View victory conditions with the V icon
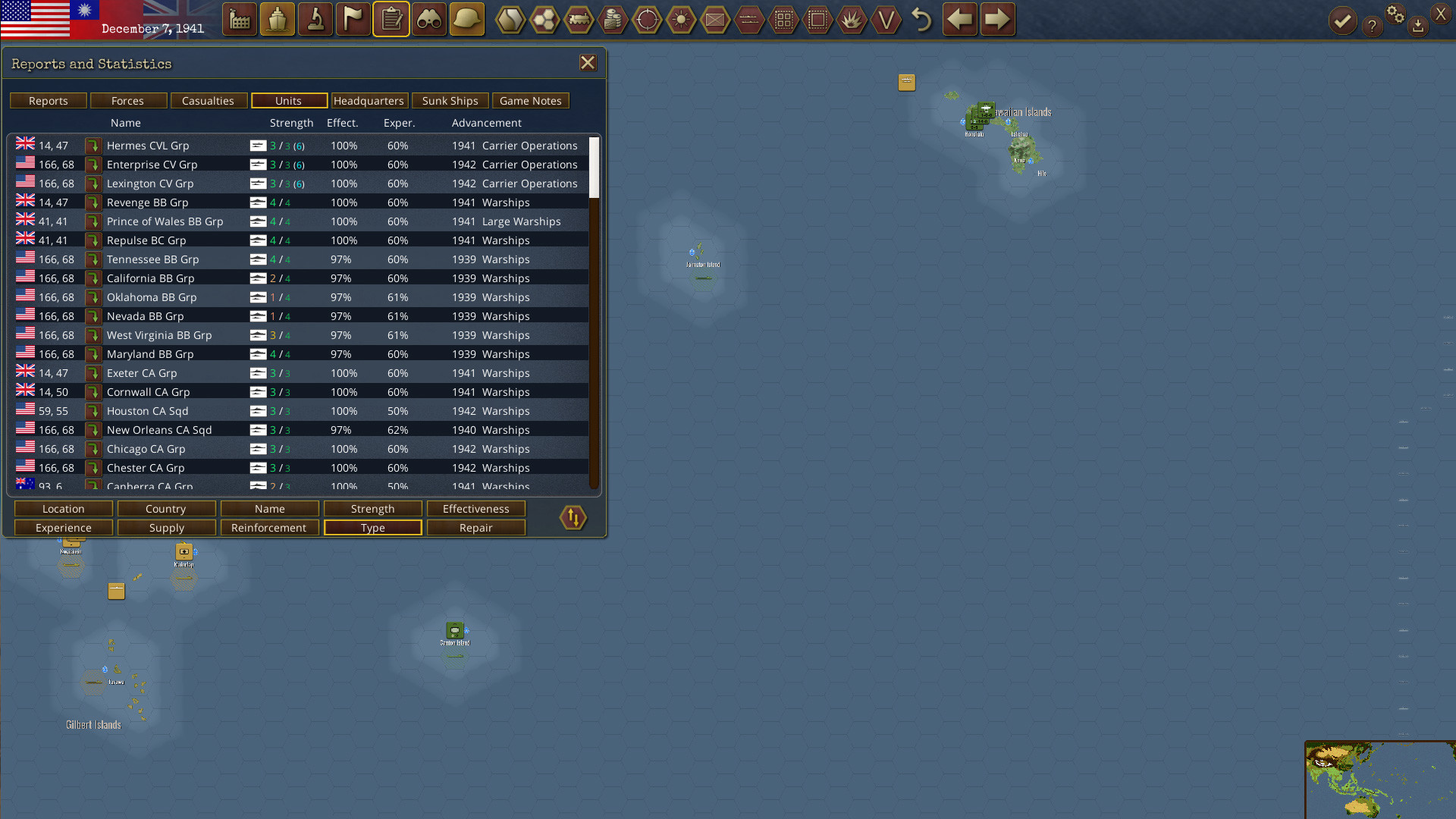1456x819 pixels. point(886,20)
